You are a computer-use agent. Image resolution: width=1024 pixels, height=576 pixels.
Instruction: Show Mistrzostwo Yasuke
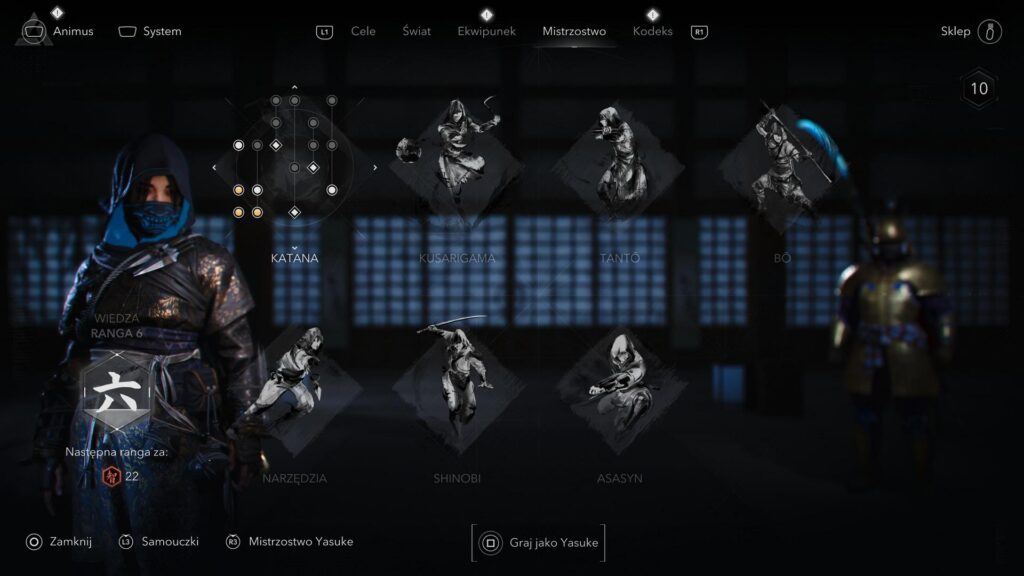coord(300,541)
